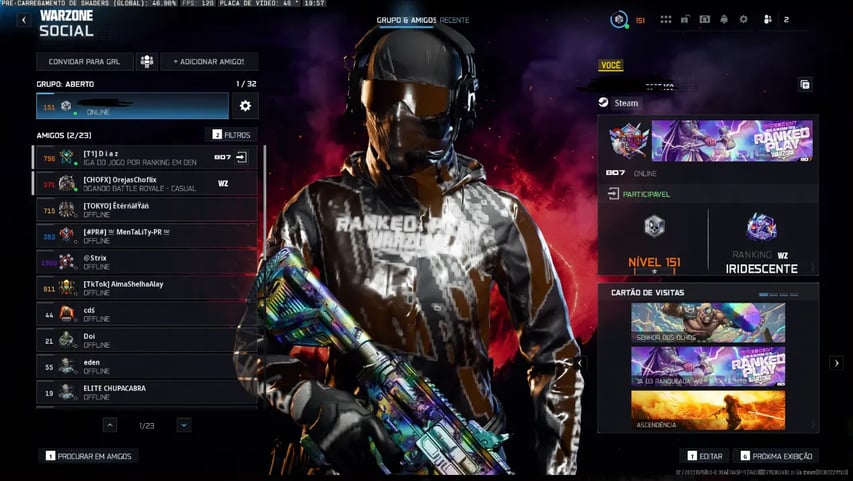Select friend [T1] D i a z row

pyautogui.click(x=145, y=158)
